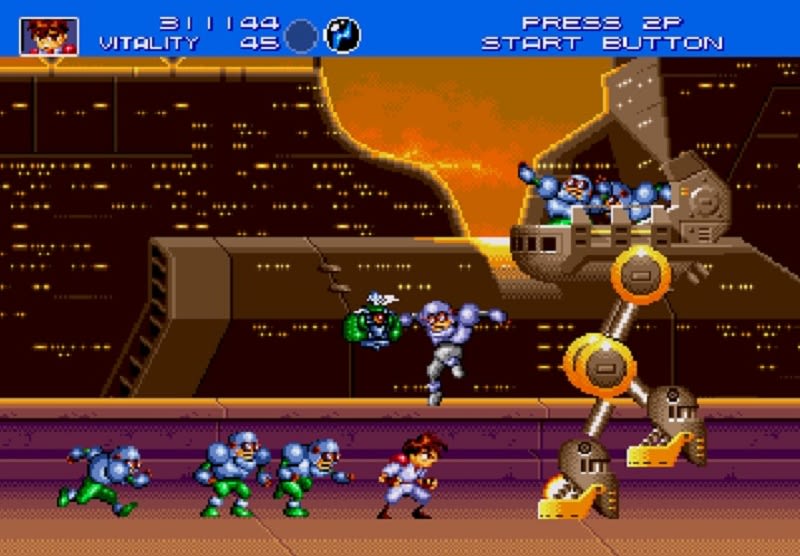This screenshot has height=556, width=800.
Task: Select the lightning weapon icon
Action: pyautogui.click(x=344, y=35)
